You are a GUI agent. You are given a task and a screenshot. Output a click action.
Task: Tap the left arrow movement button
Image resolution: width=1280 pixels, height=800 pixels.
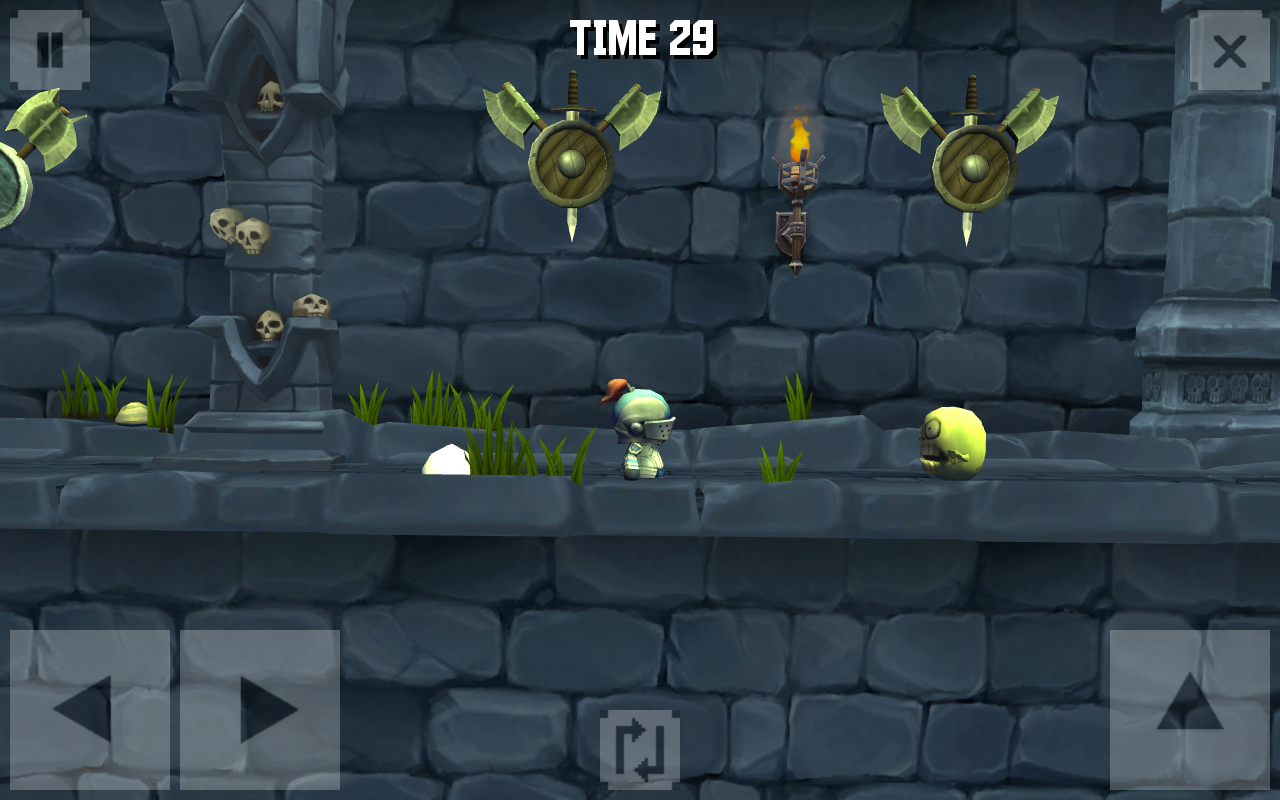[88, 709]
